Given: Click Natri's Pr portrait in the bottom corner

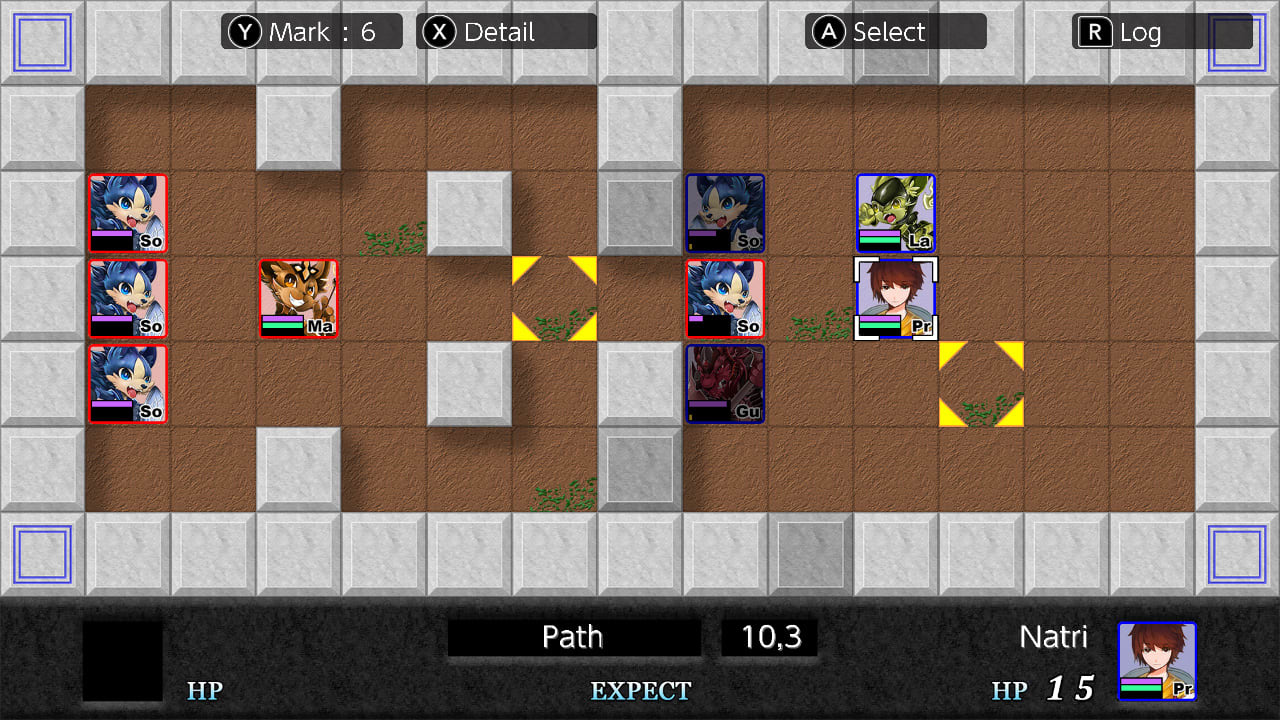Looking at the screenshot, I should pyautogui.click(x=1158, y=662).
